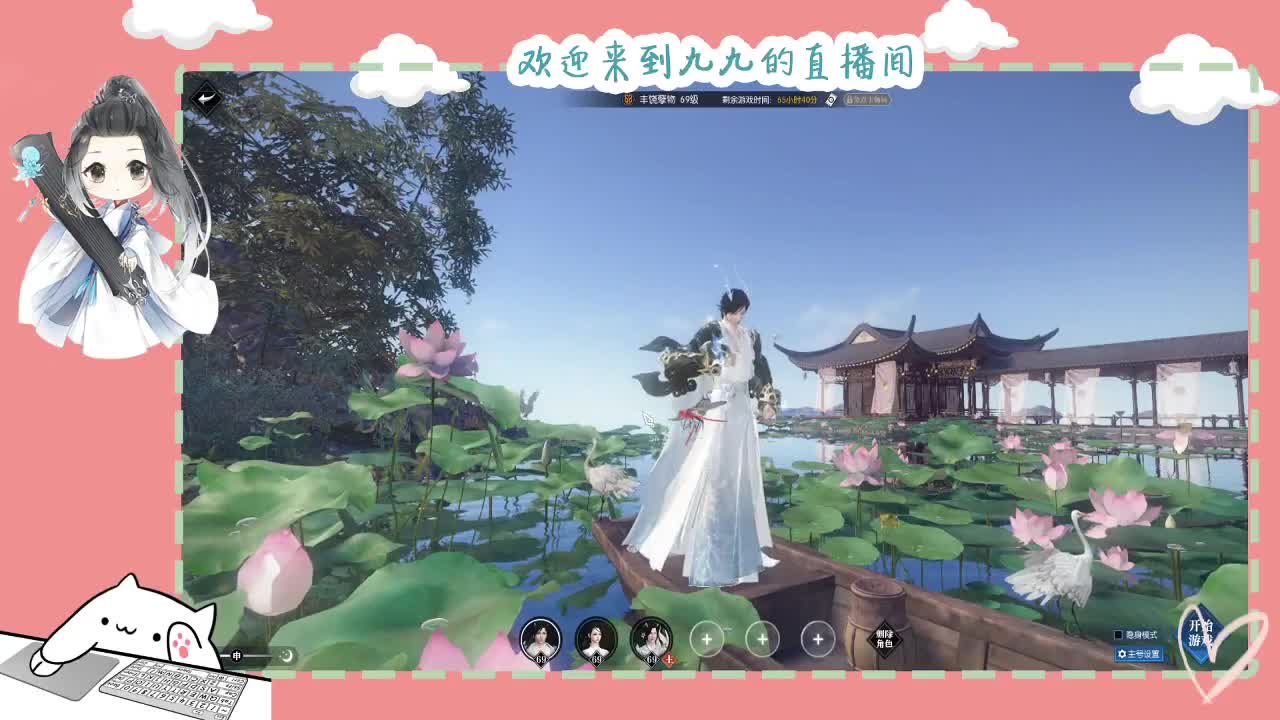Click the middle plus character slot
The height and width of the screenshot is (720, 1280).
point(762,637)
